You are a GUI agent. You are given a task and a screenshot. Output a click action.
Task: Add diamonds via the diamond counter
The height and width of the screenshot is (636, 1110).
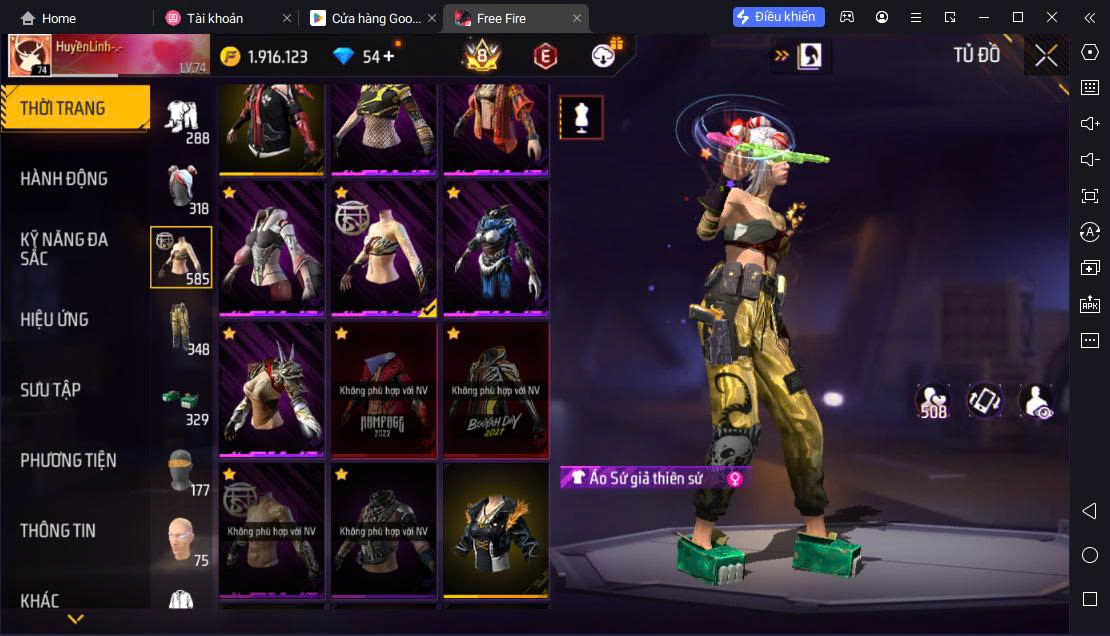pyautogui.click(x=388, y=56)
